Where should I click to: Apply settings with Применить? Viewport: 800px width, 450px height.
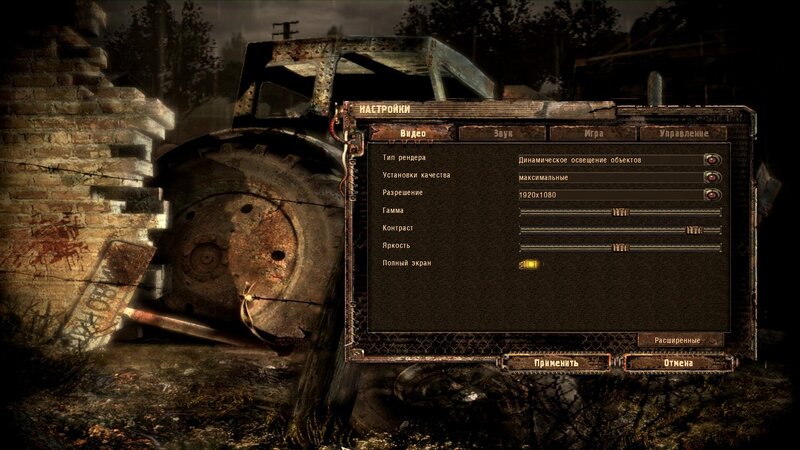click(556, 362)
